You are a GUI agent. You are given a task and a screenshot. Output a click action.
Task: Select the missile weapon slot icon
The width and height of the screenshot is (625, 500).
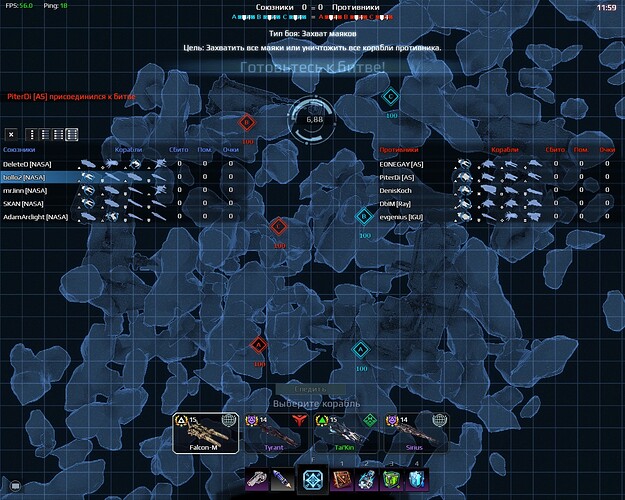(285, 481)
